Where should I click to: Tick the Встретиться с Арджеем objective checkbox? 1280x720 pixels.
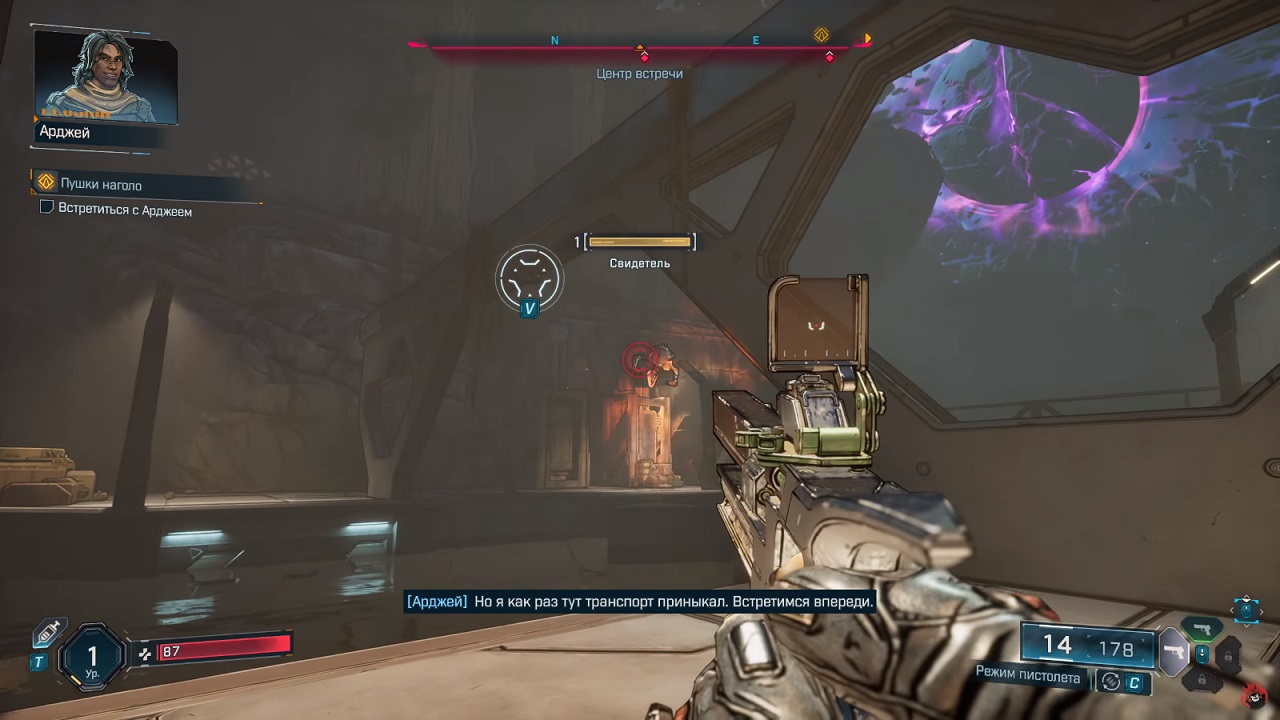tap(46, 211)
